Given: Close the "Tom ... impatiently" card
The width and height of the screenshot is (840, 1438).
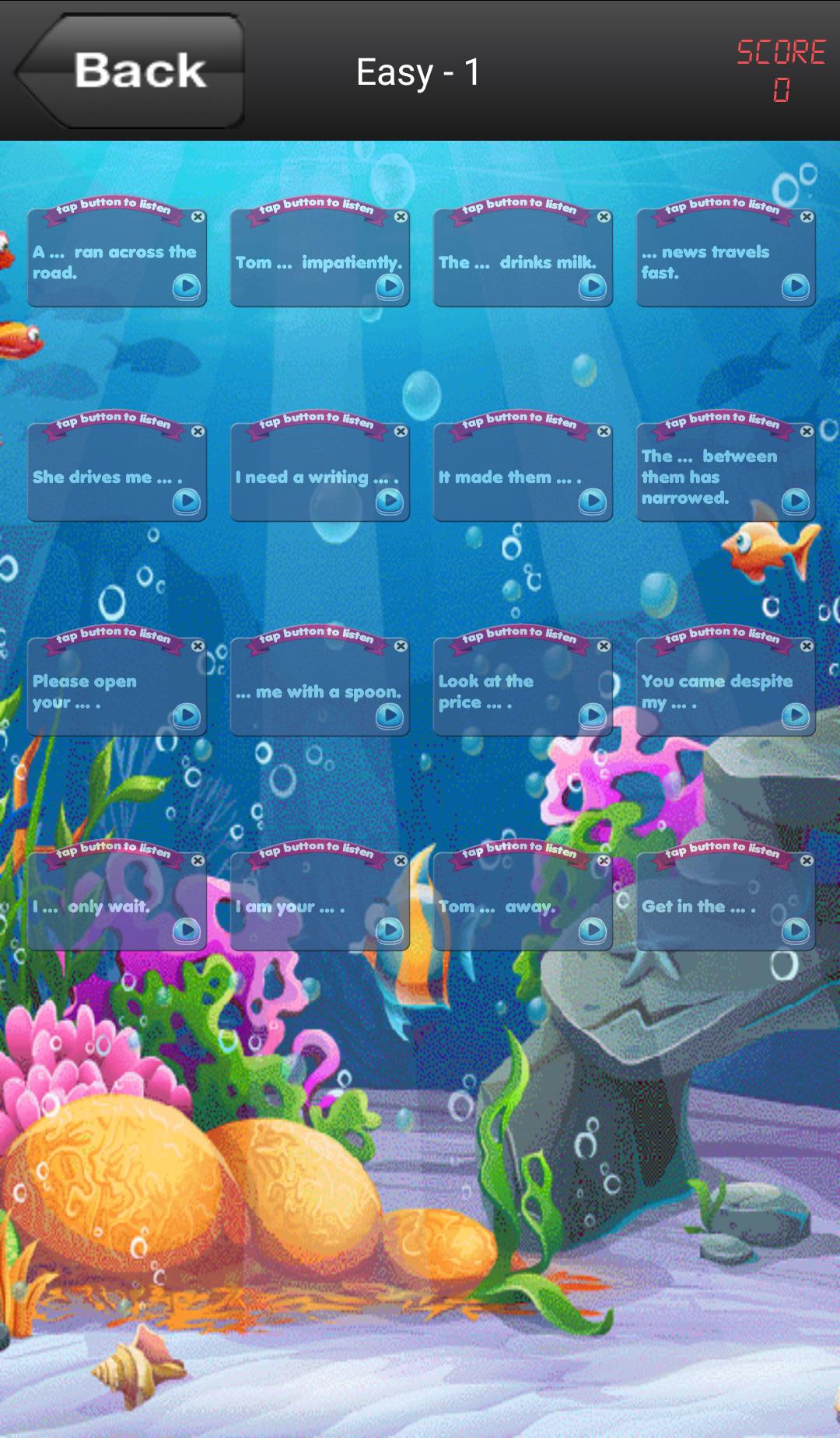Looking at the screenshot, I should point(401,217).
